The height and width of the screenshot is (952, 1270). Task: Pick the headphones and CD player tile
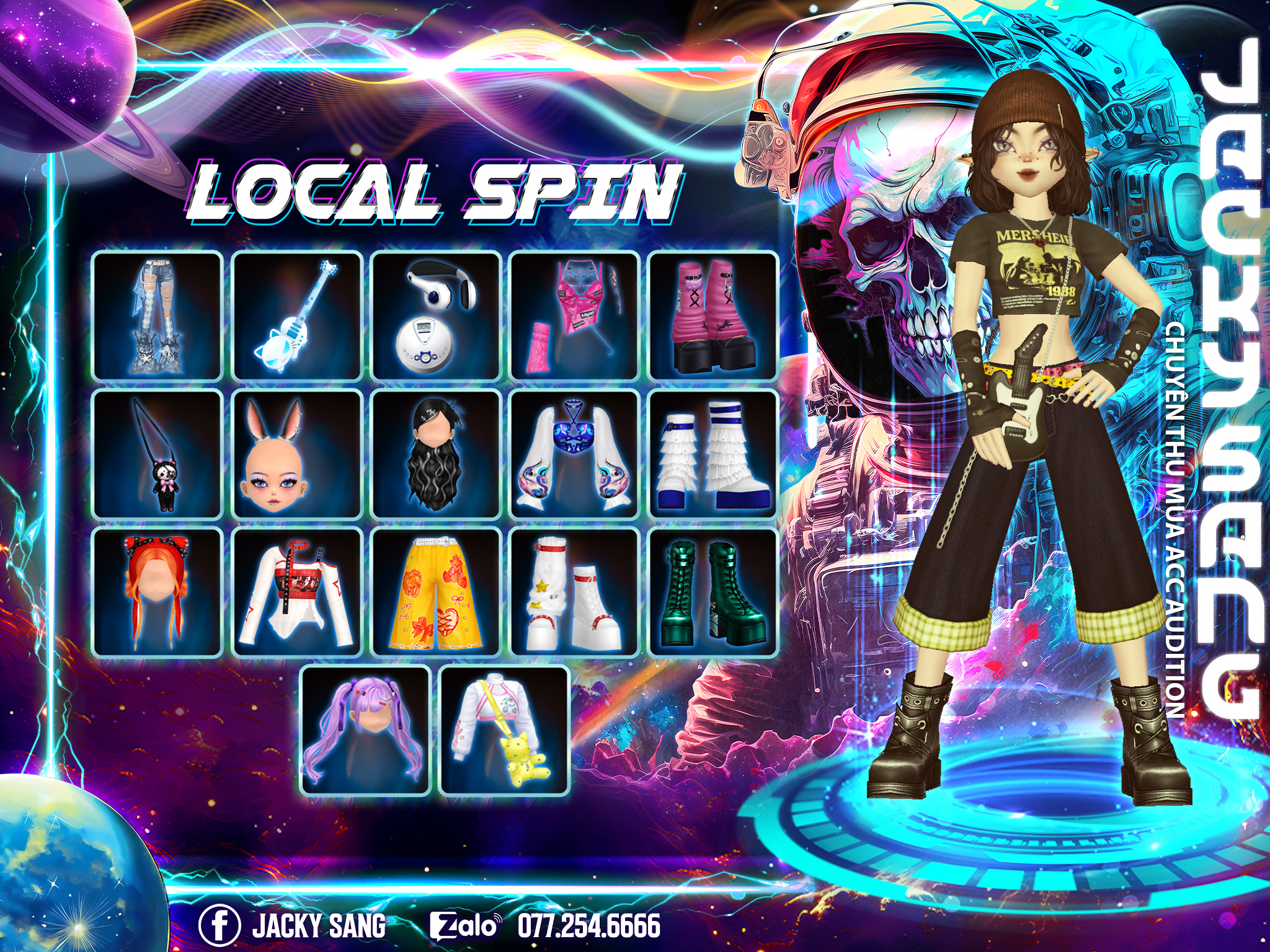click(436, 316)
